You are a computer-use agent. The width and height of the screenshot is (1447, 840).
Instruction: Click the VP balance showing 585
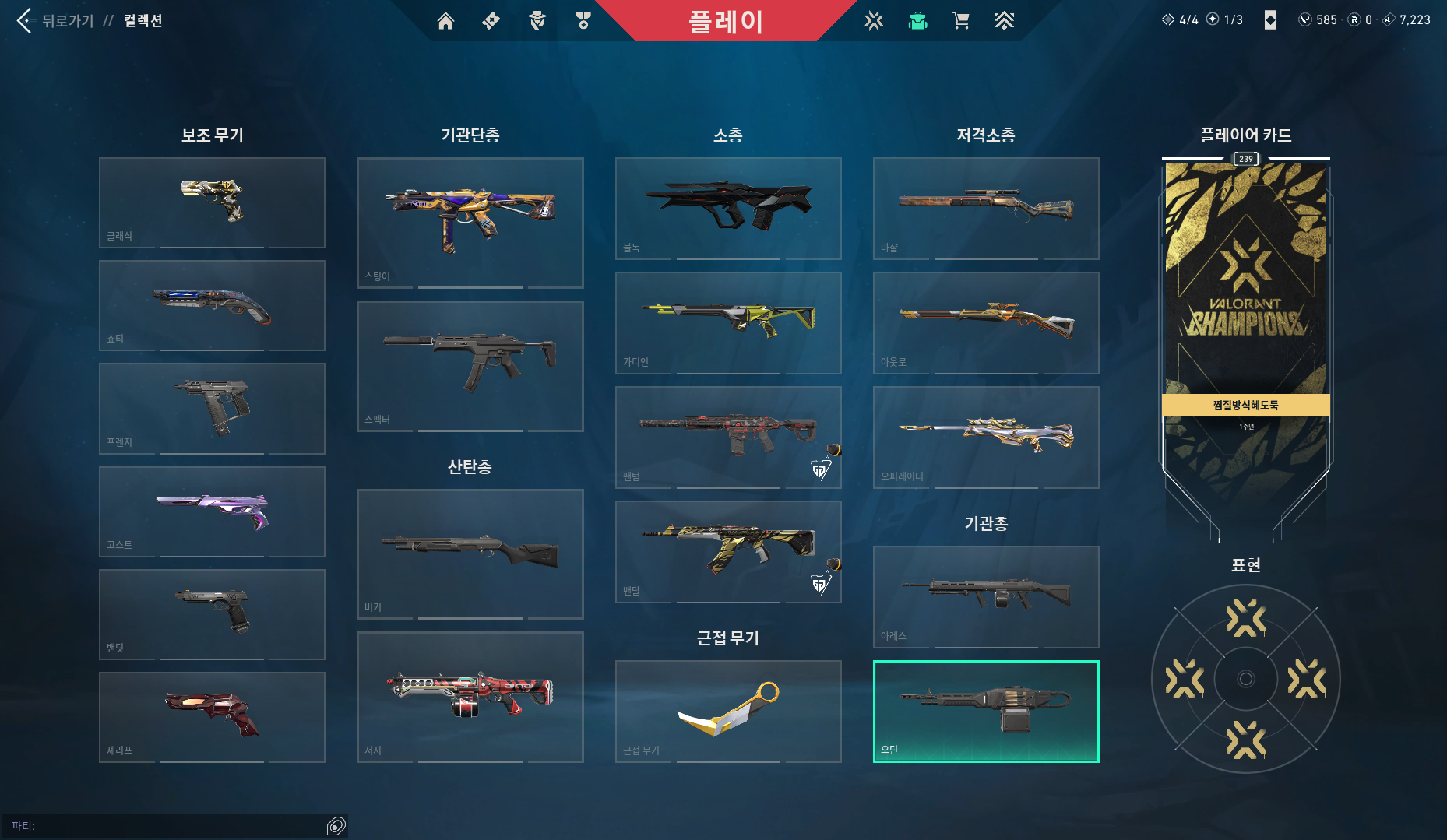[x=1317, y=19]
